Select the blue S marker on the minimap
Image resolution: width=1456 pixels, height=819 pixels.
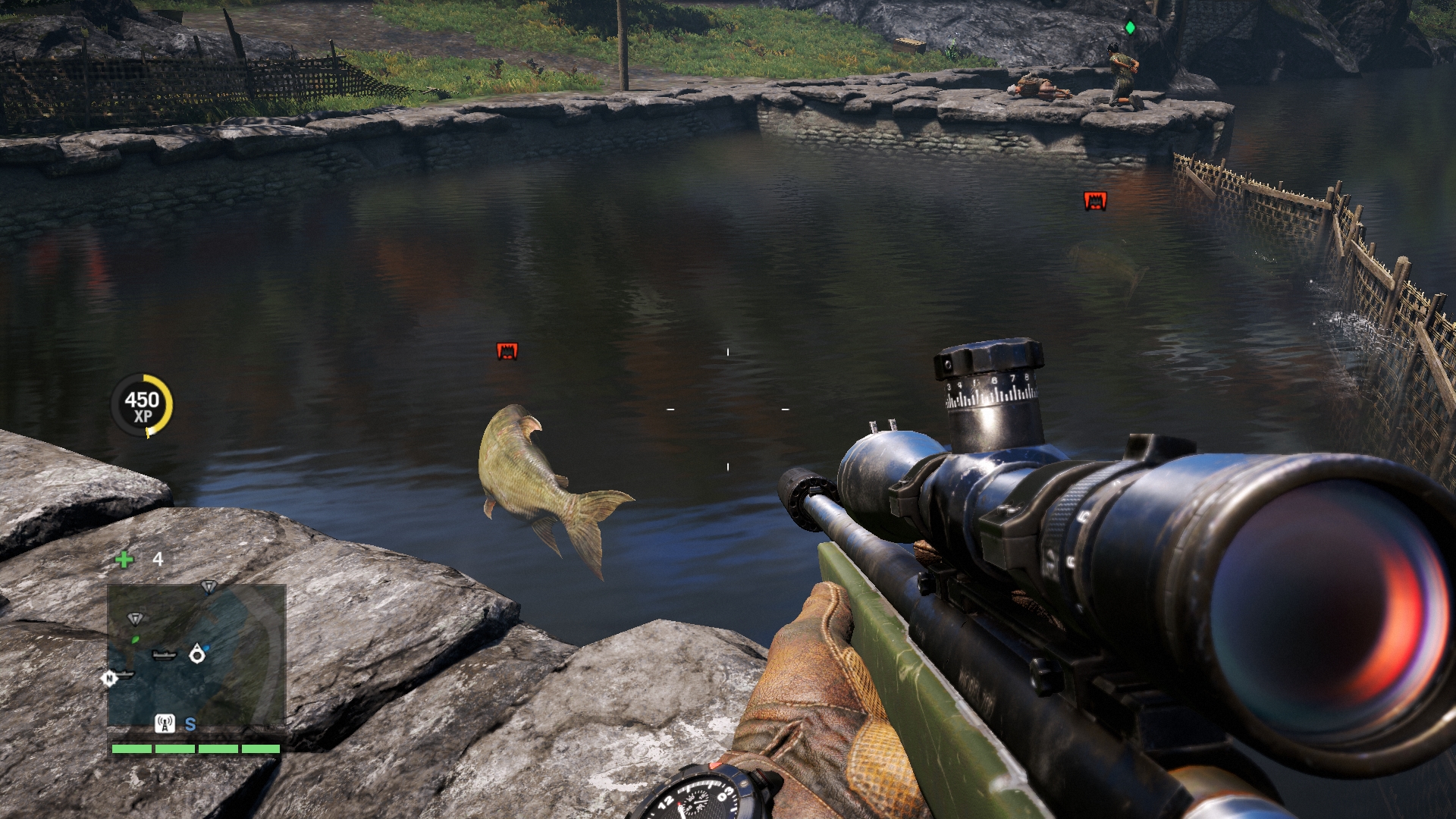(x=190, y=724)
